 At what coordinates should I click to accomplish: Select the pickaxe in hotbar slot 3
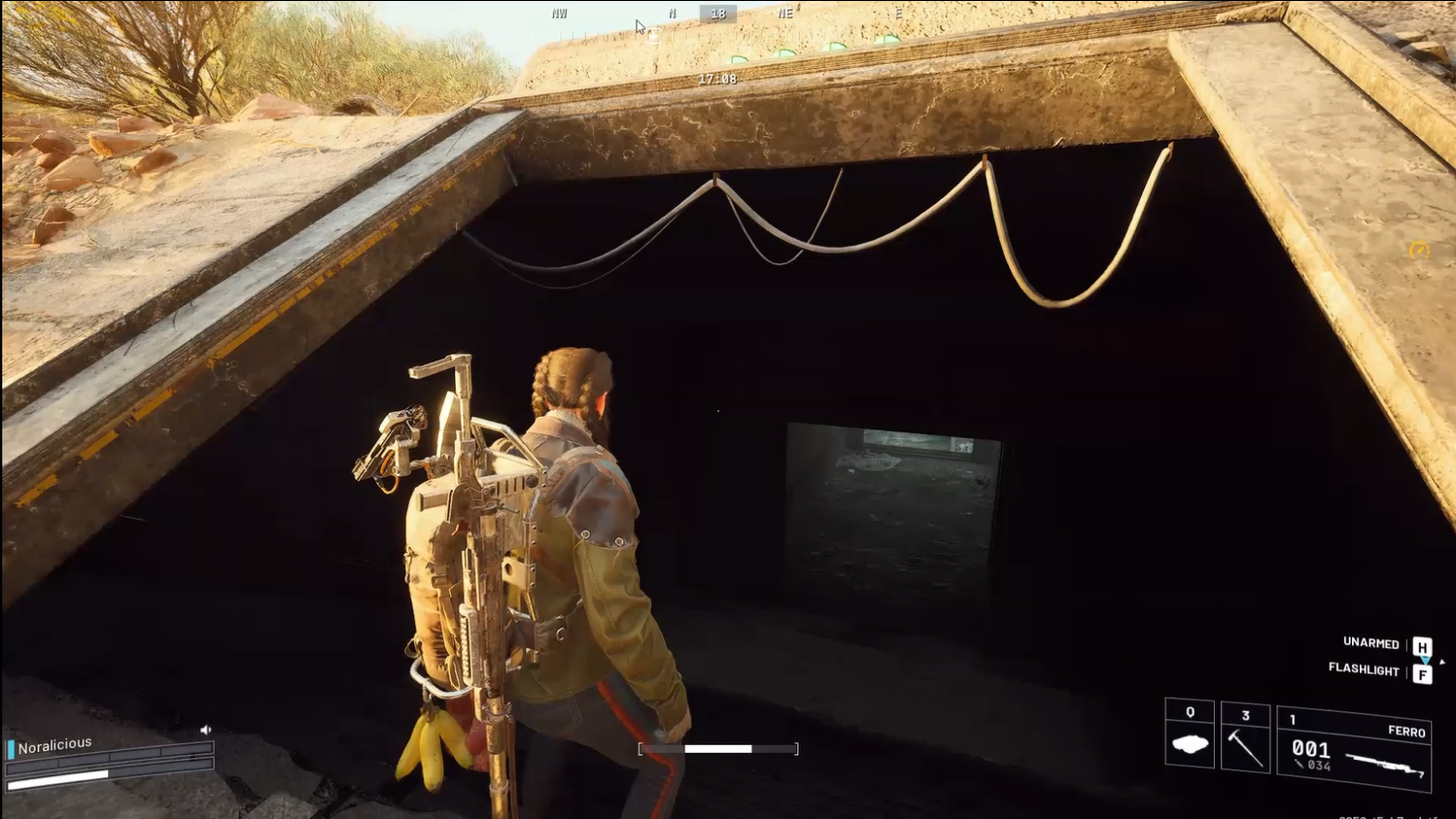click(x=1246, y=743)
